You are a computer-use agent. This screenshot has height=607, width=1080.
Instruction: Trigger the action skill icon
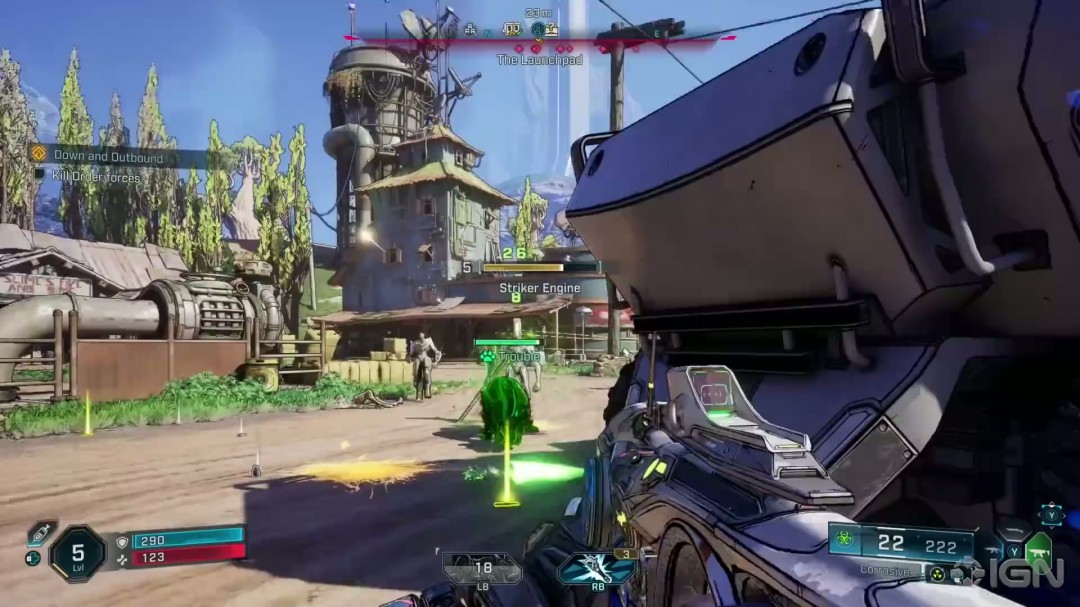(x=596, y=569)
